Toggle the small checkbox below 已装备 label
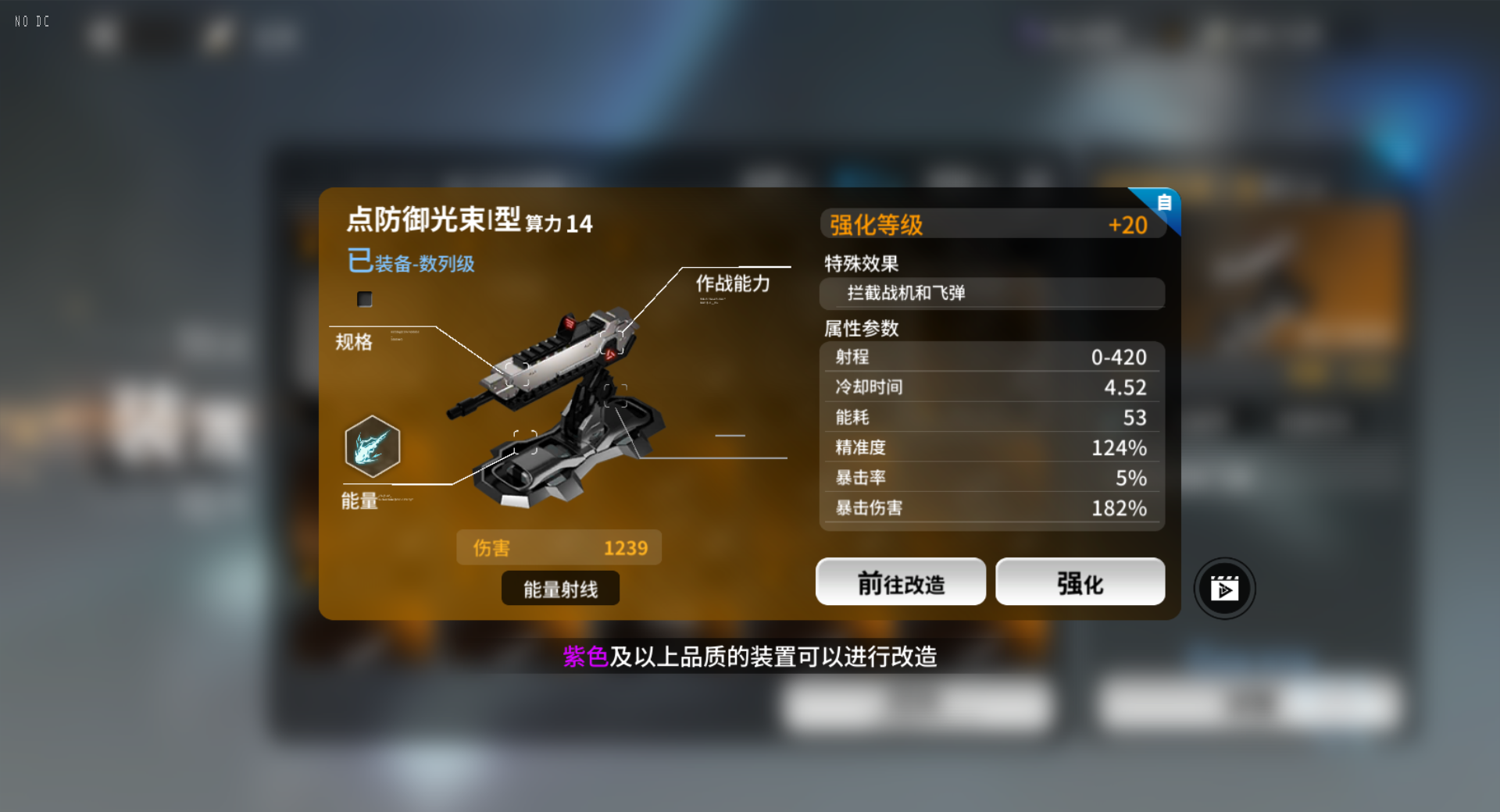The height and width of the screenshot is (812, 1500). pyautogui.click(x=364, y=299)
